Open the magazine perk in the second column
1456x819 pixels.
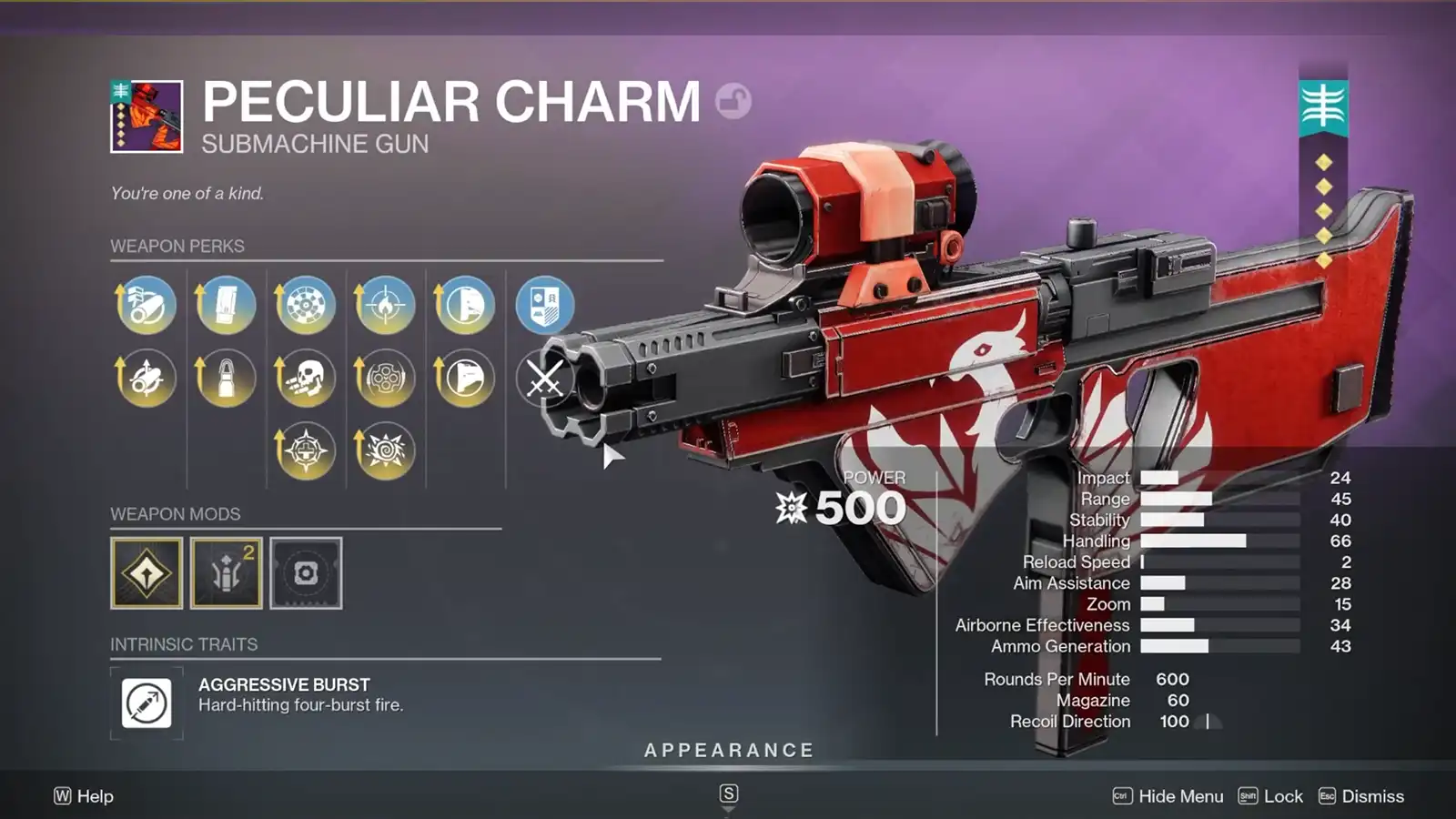(225, 305)
